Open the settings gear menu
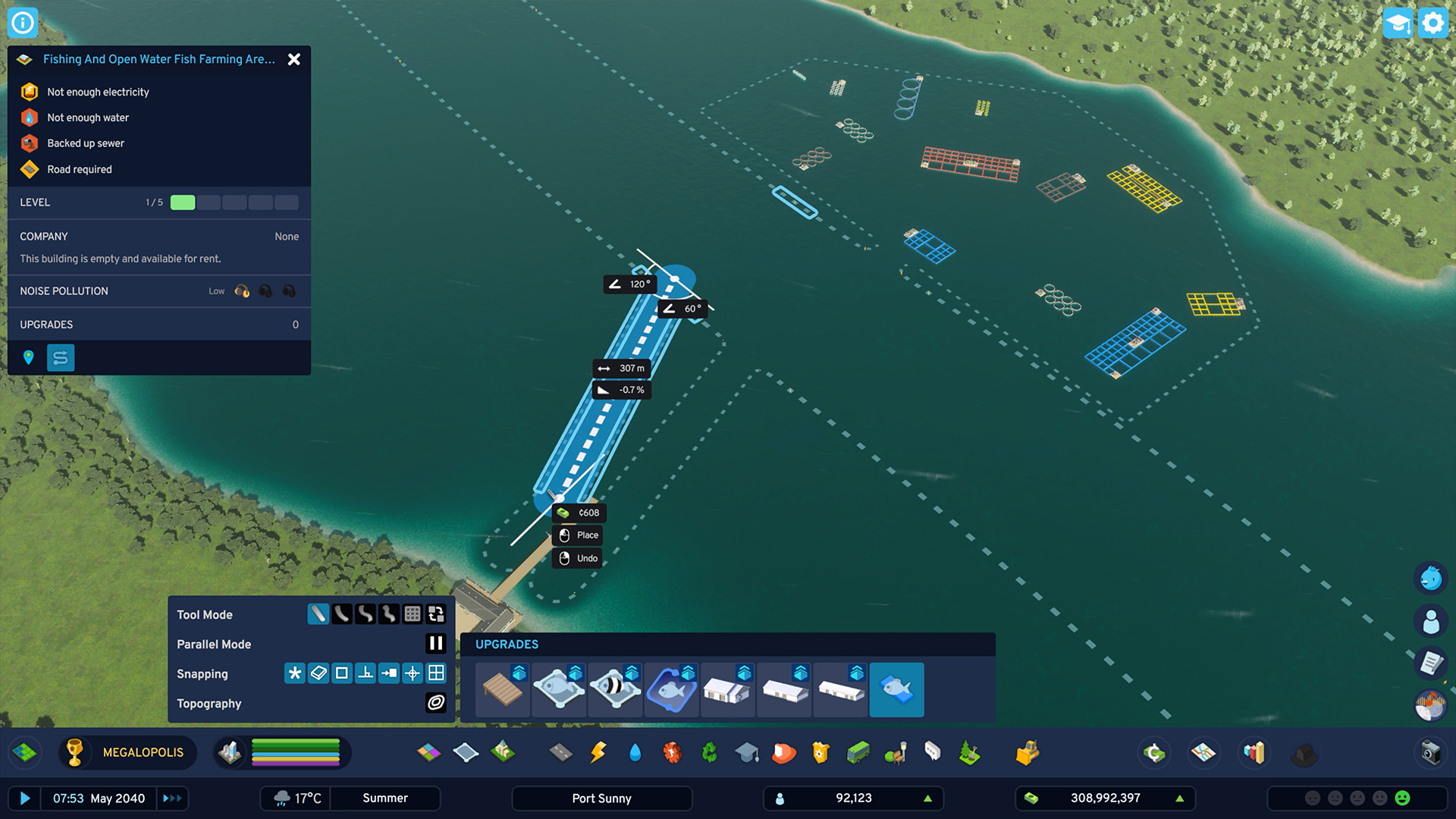Image resolution: width=1456 pixels, height=819 pixels. tap(1432, 23)
